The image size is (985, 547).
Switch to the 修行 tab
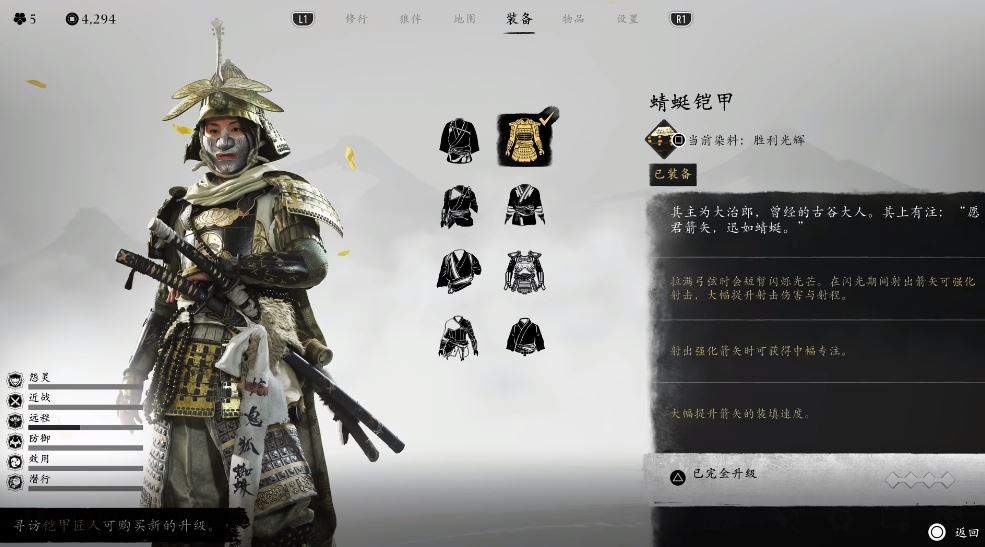(356, 19)
